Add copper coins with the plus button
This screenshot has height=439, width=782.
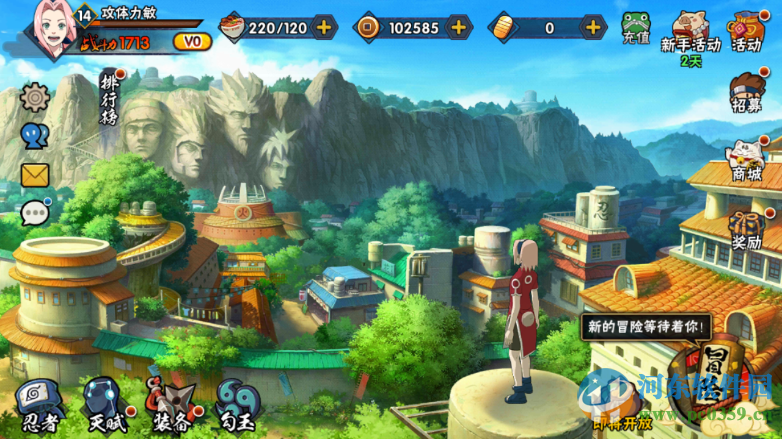tap(459, 27)
